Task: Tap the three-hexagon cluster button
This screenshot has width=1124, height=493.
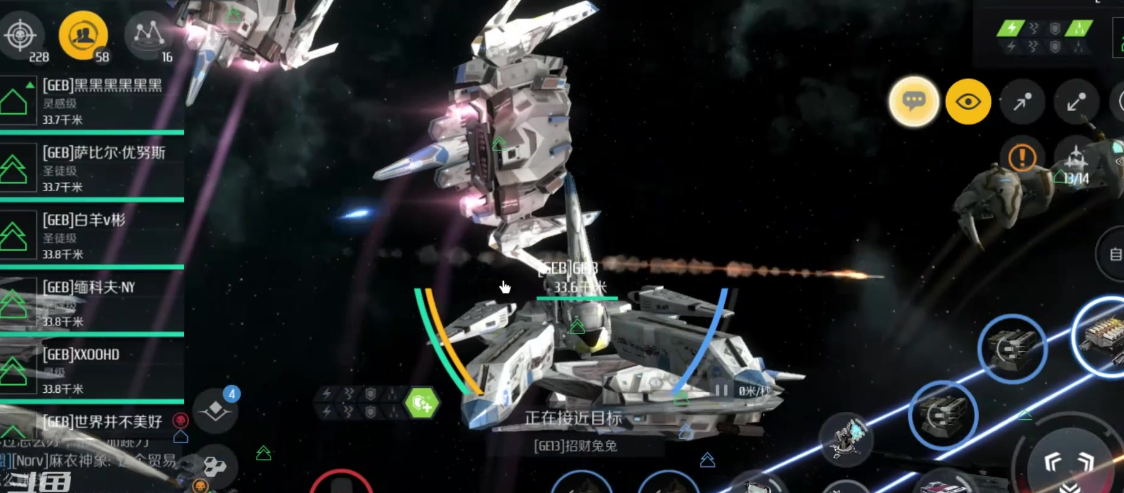Action: (x=214, y=465)
